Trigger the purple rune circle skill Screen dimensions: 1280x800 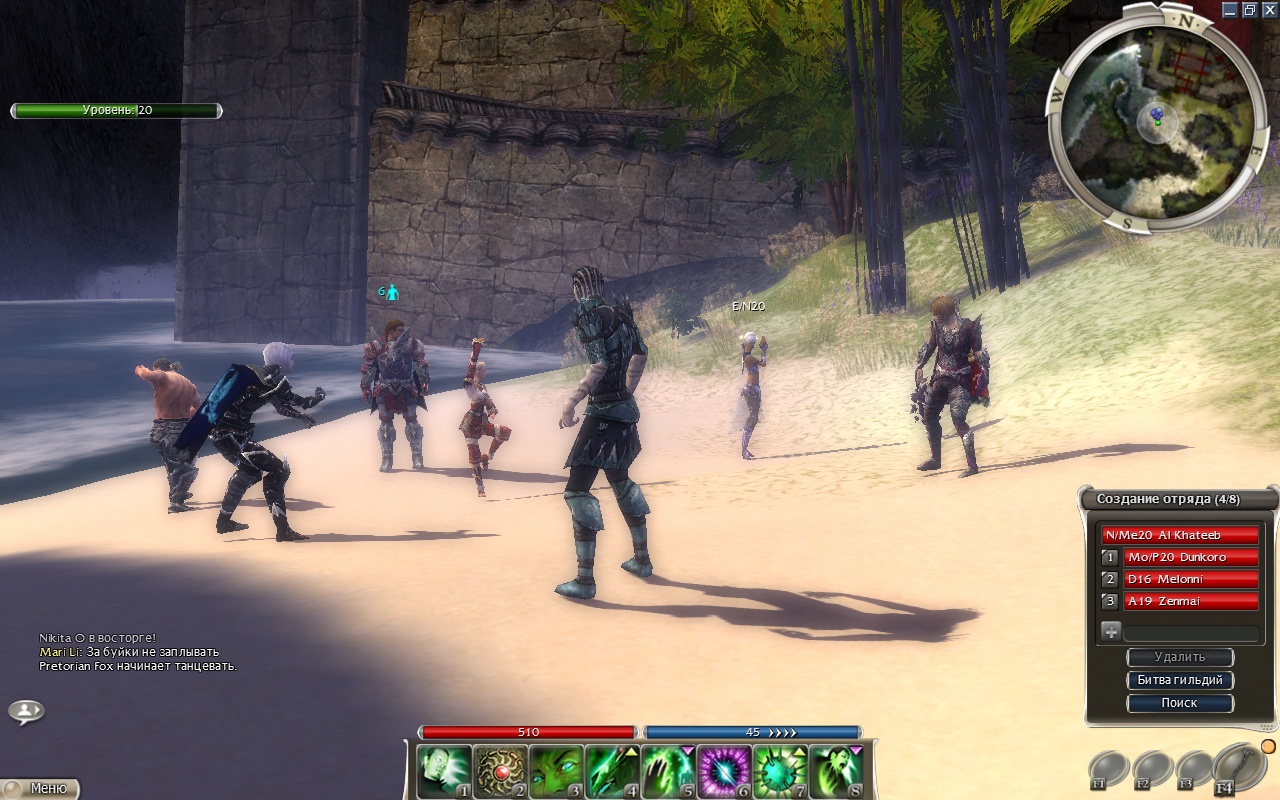(724, 771)
